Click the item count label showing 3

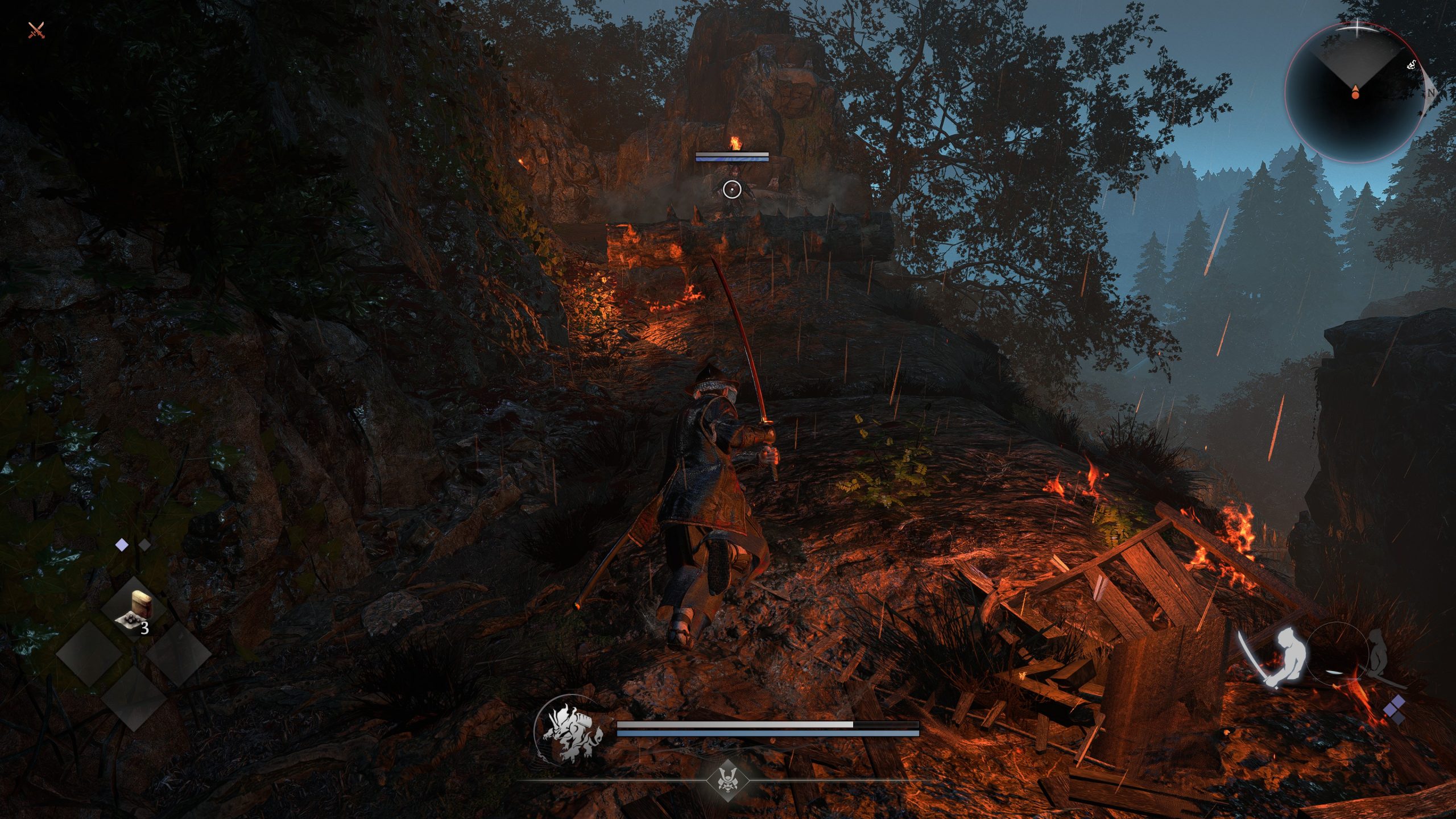click(x=145, y=628)
